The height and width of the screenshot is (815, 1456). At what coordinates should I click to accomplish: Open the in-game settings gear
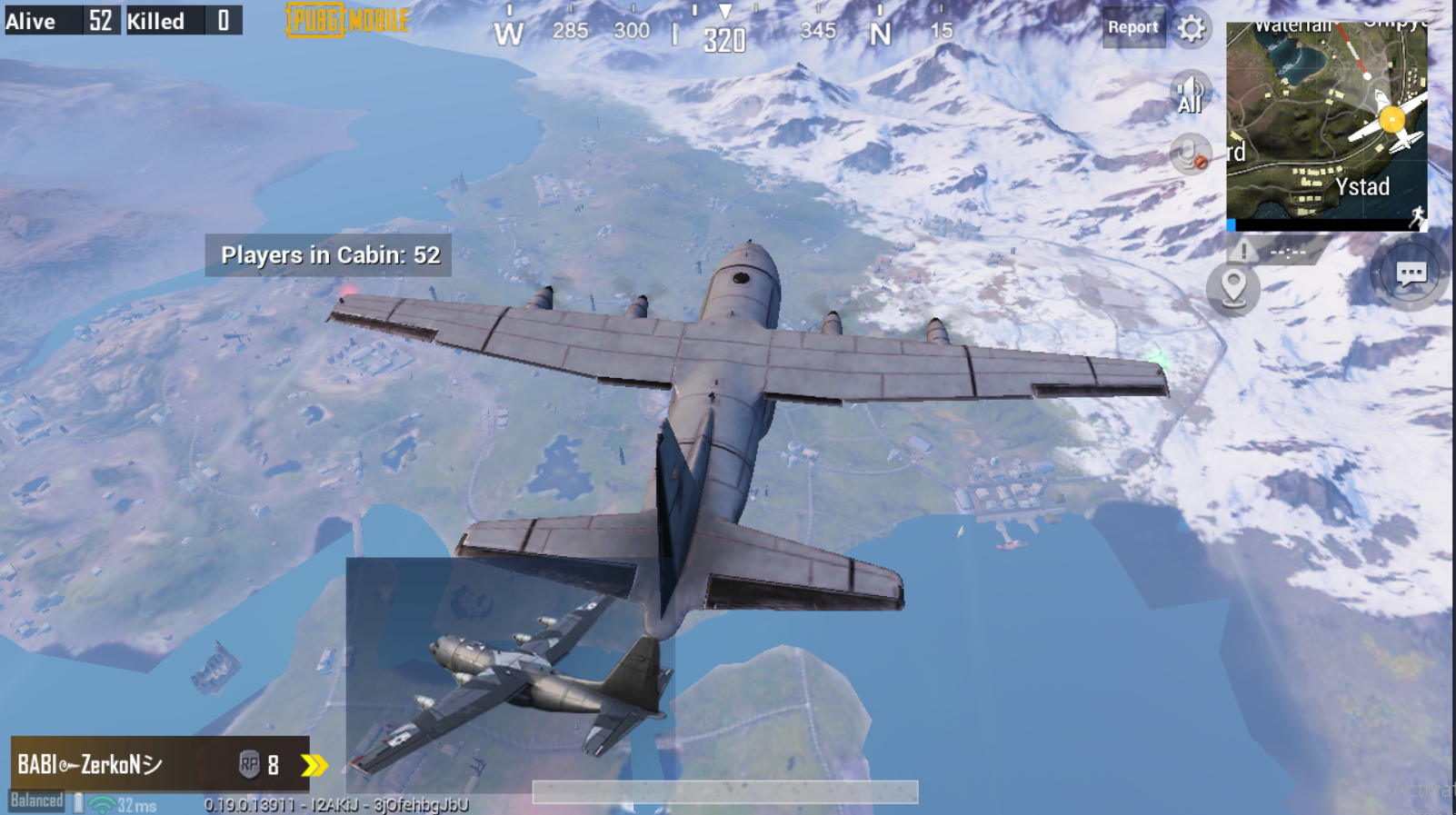[1192, 28]
